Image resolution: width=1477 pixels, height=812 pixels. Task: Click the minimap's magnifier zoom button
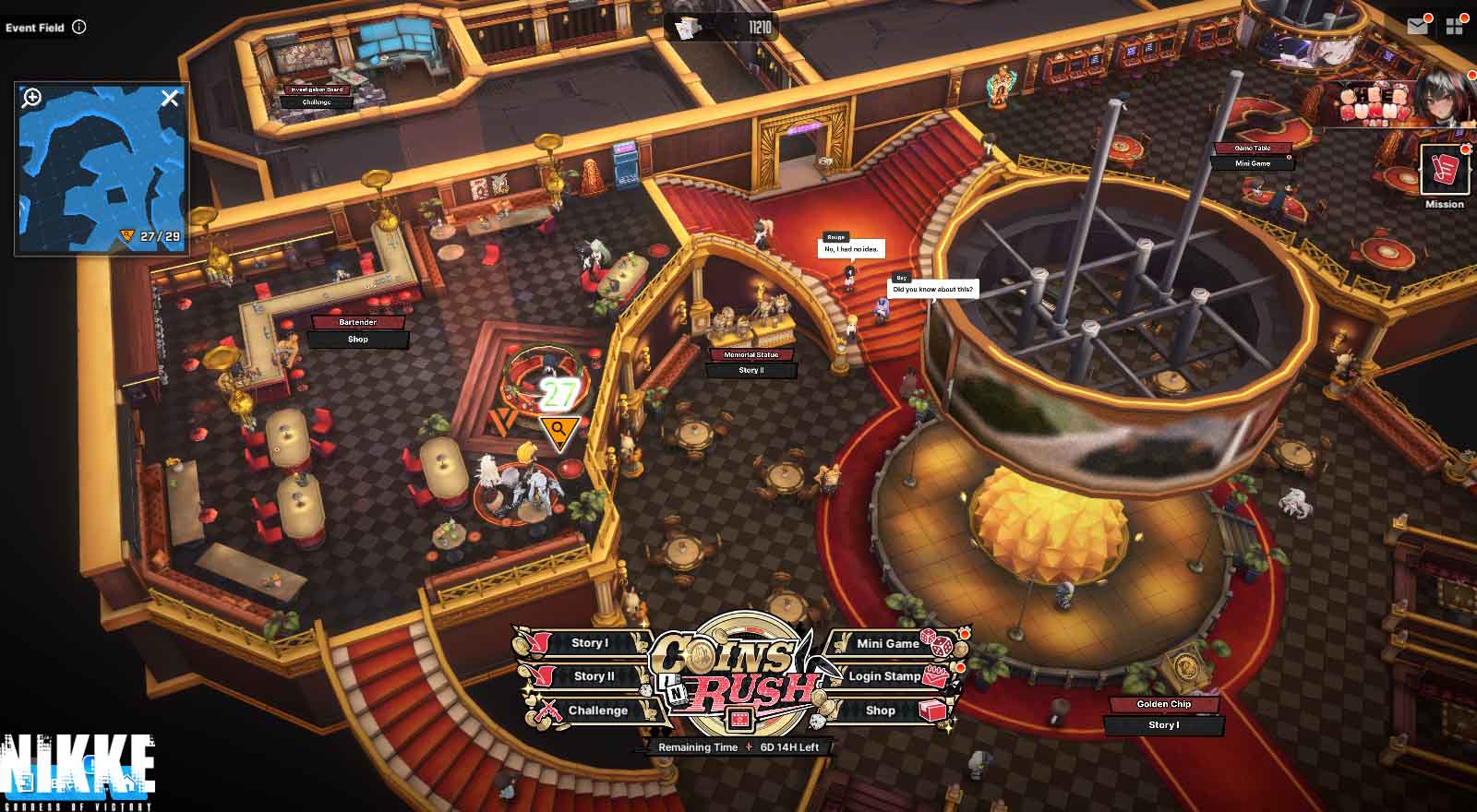[x=32, y=98]
